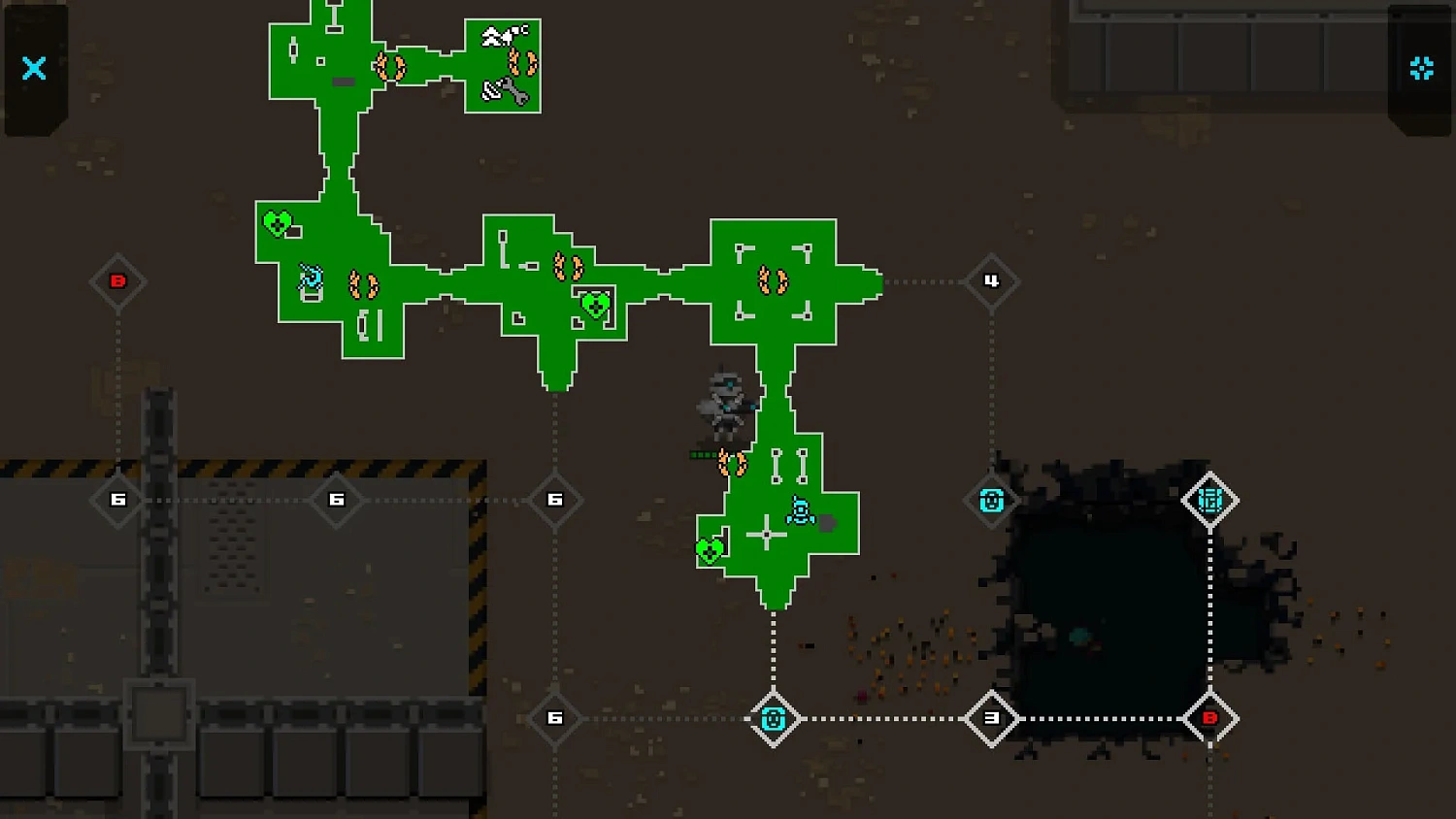Click the green heart pickup below the player
The width and height of the screenshot is (1456, 819).
(711, 548)
